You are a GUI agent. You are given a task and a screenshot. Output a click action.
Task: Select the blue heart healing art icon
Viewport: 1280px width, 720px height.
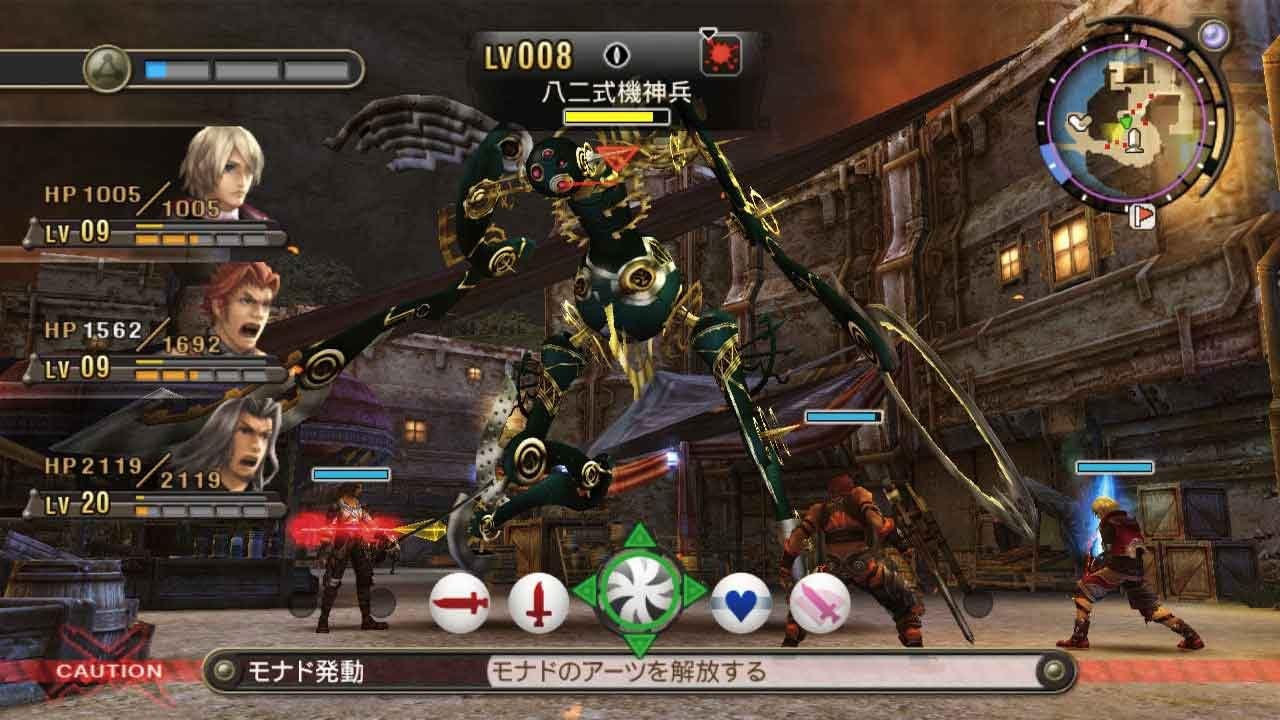coord(740,602)
